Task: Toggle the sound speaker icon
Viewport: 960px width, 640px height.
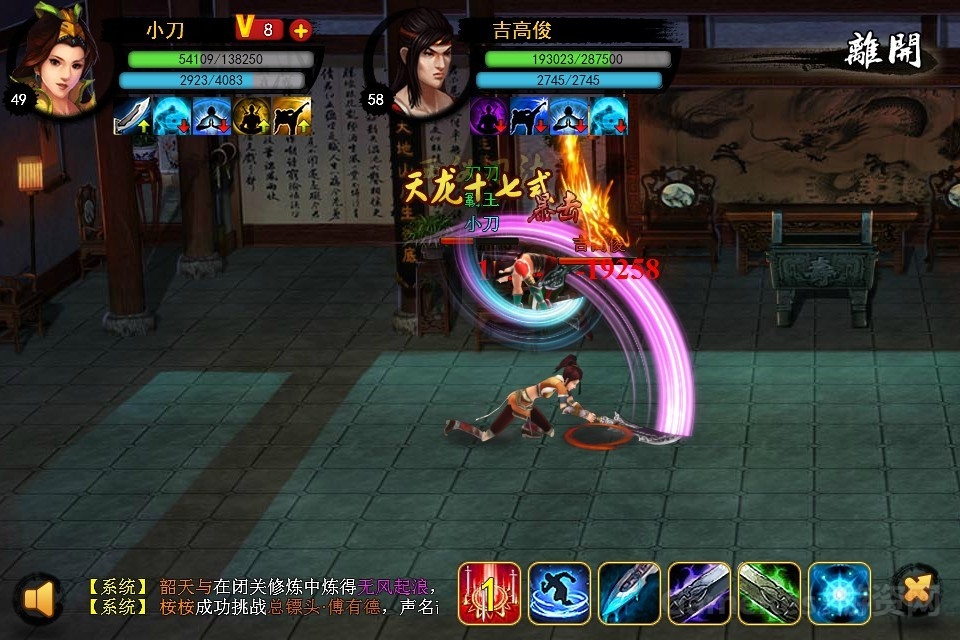Action: point(40,598)
